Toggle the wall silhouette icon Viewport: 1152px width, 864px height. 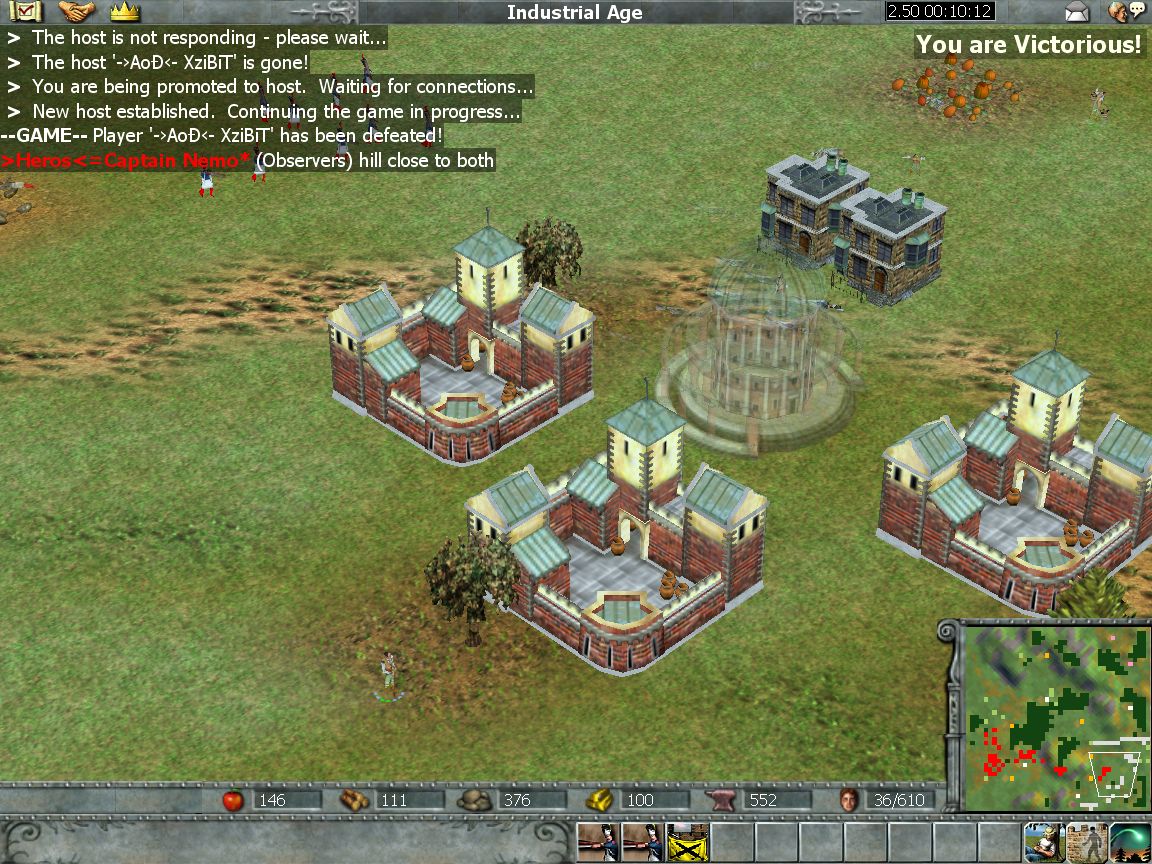coord(1087,843)
